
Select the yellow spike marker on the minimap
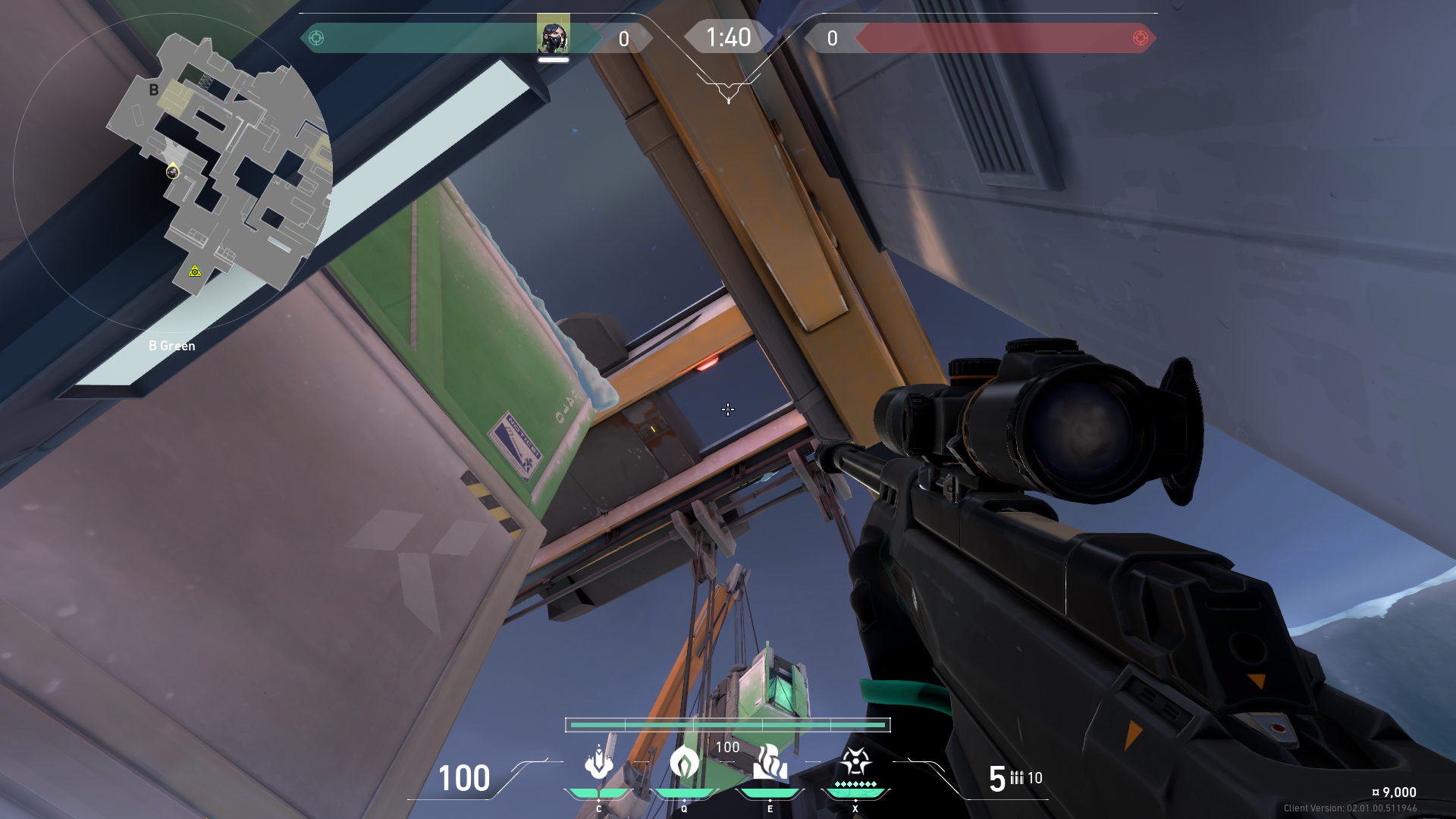[x=195, y=271]
